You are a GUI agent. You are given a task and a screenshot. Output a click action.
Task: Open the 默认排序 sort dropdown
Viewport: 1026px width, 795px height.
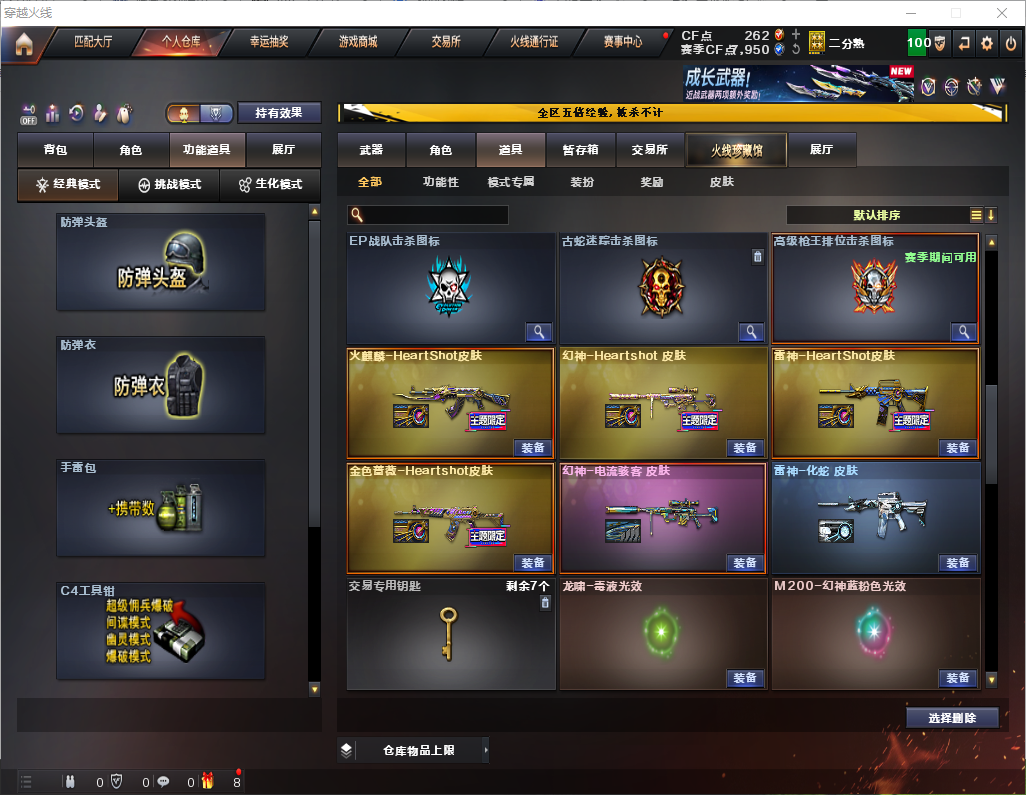[x=877, y=215]
